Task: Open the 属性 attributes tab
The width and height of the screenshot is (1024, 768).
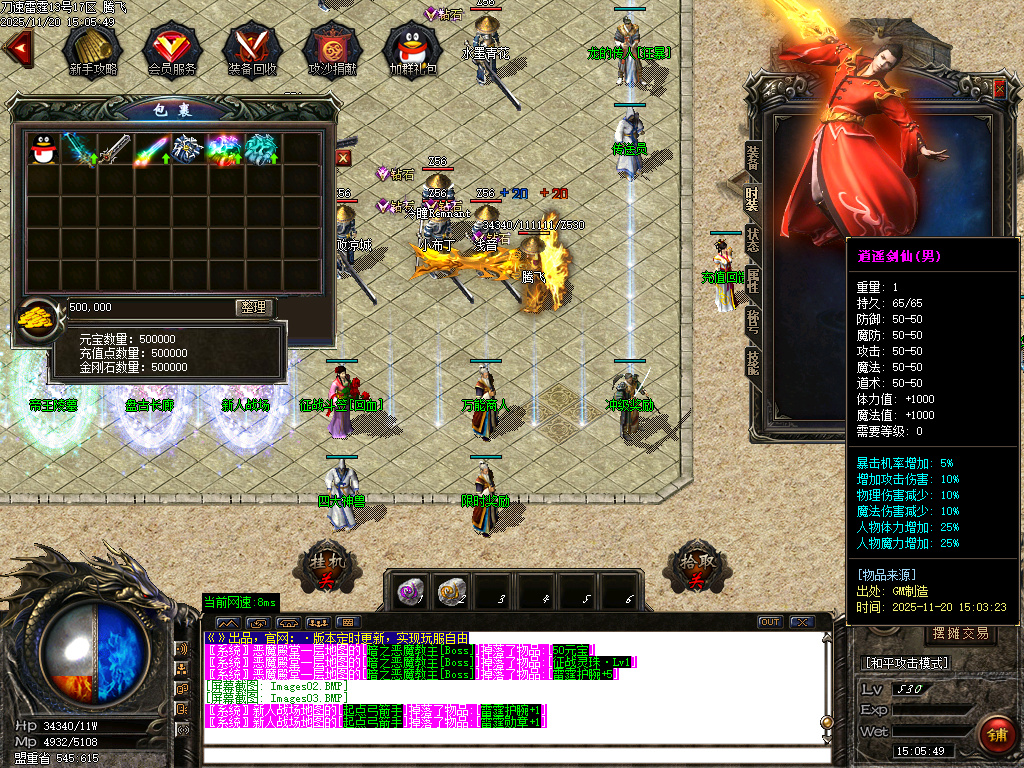Action: point(753,282)
